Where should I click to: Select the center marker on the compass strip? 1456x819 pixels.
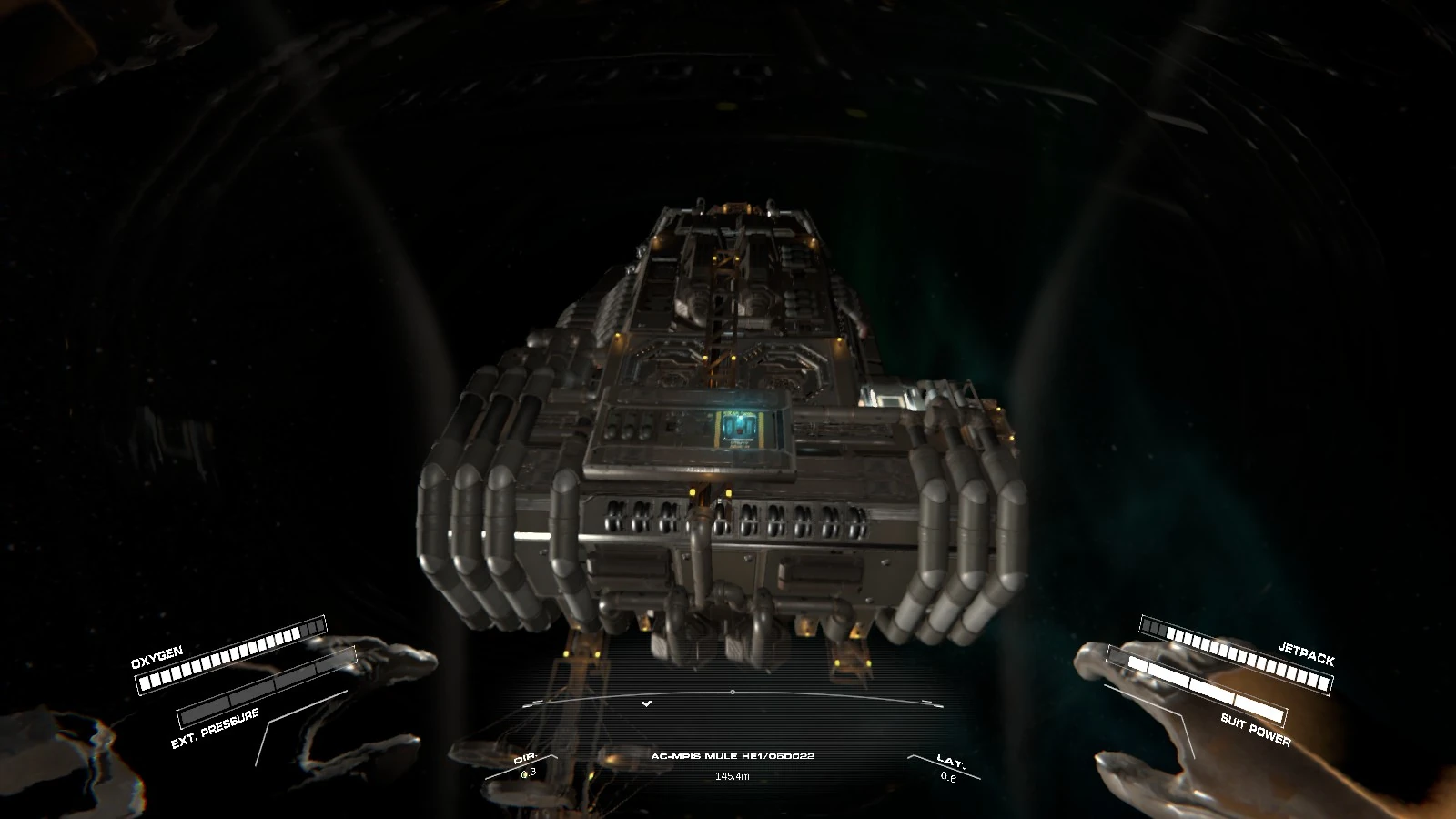(733, 692)
